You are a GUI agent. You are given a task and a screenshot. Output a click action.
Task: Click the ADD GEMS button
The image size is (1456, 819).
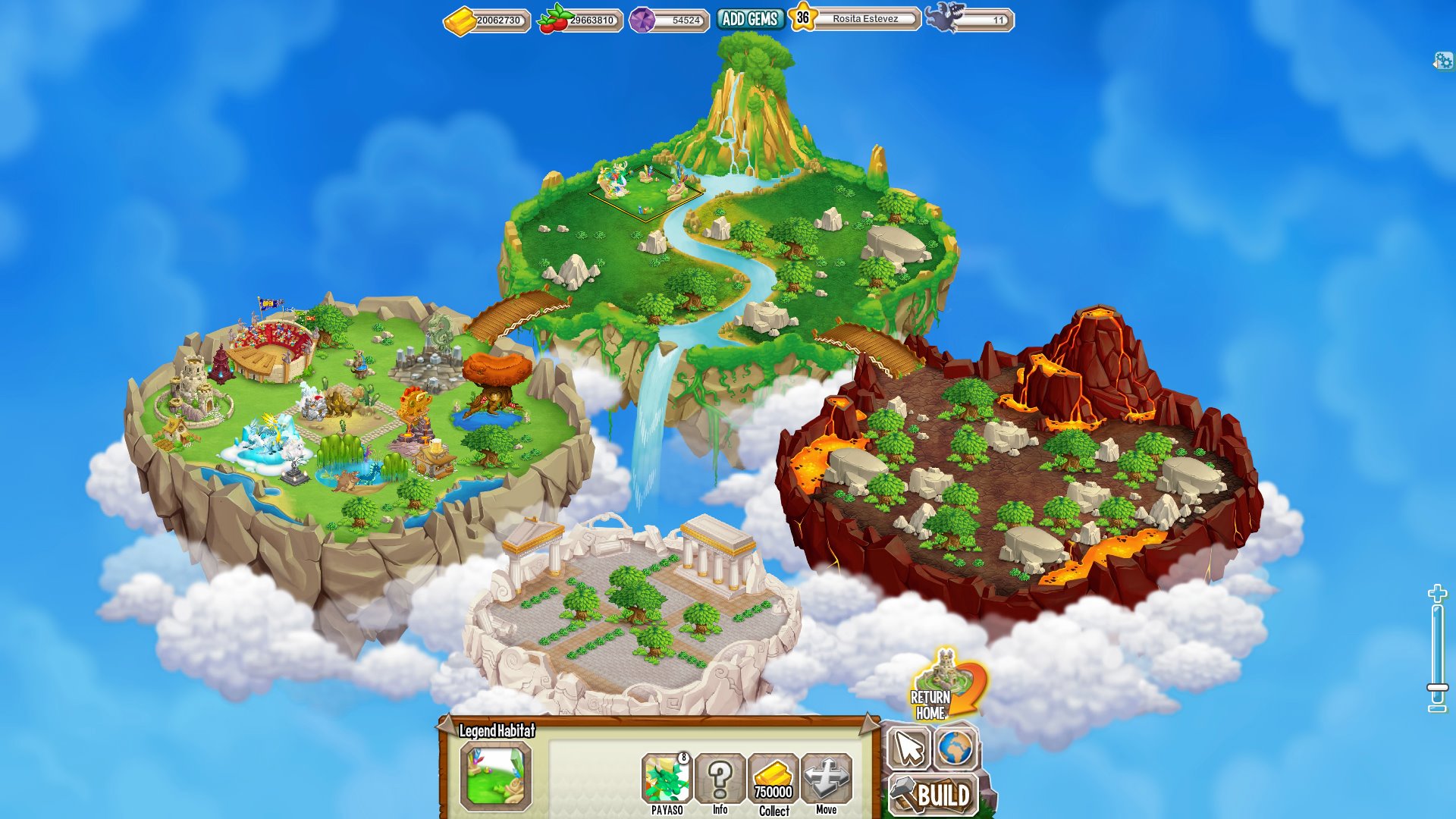coord(749,19)
